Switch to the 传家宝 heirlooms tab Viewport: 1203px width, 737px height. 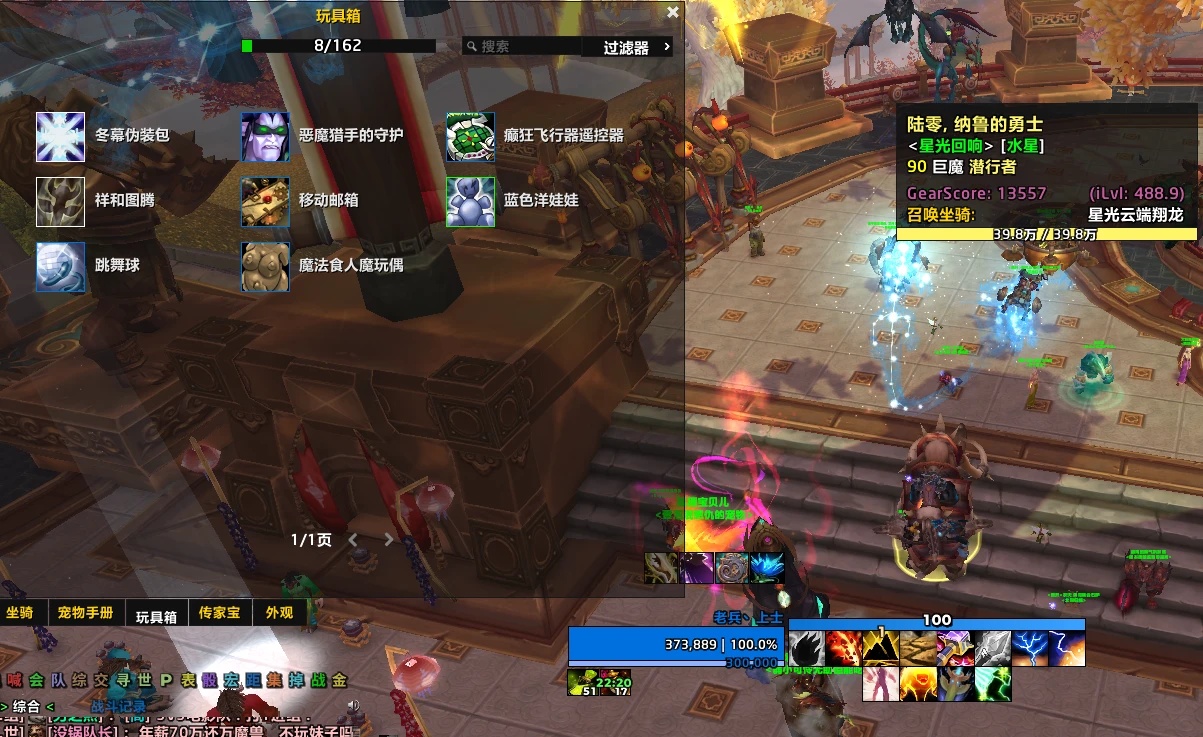(x=219, y=613)
